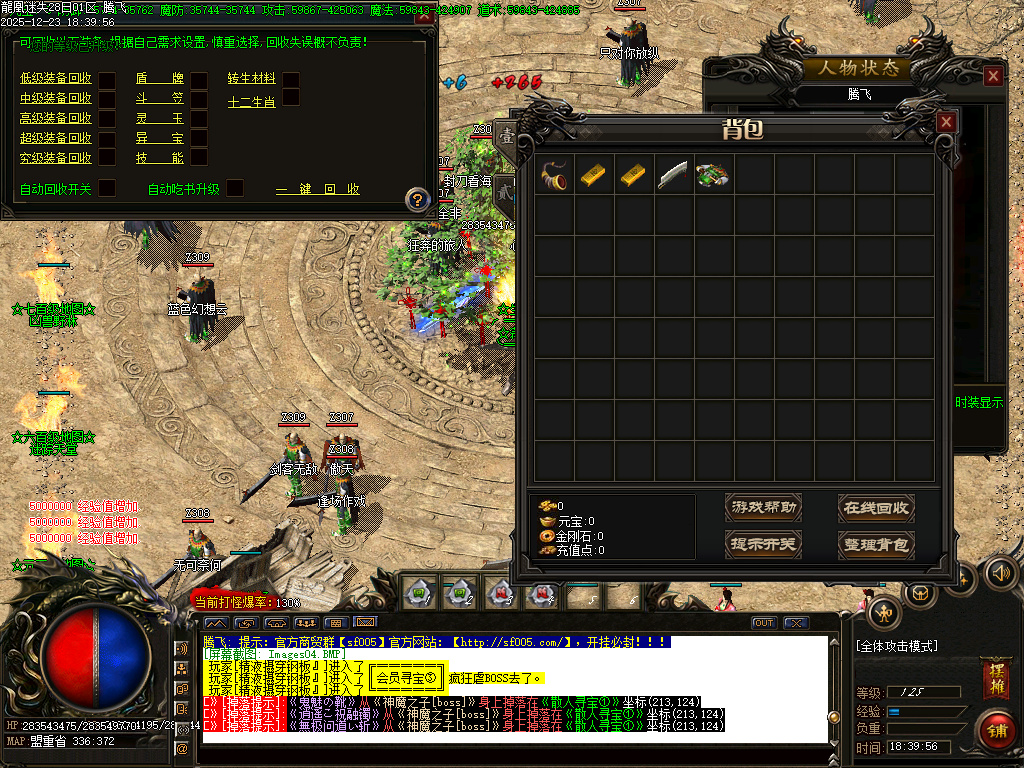Open 游戏帮助 game help
This screenshot has height=768, width=1024.
[x=764, y=508]
